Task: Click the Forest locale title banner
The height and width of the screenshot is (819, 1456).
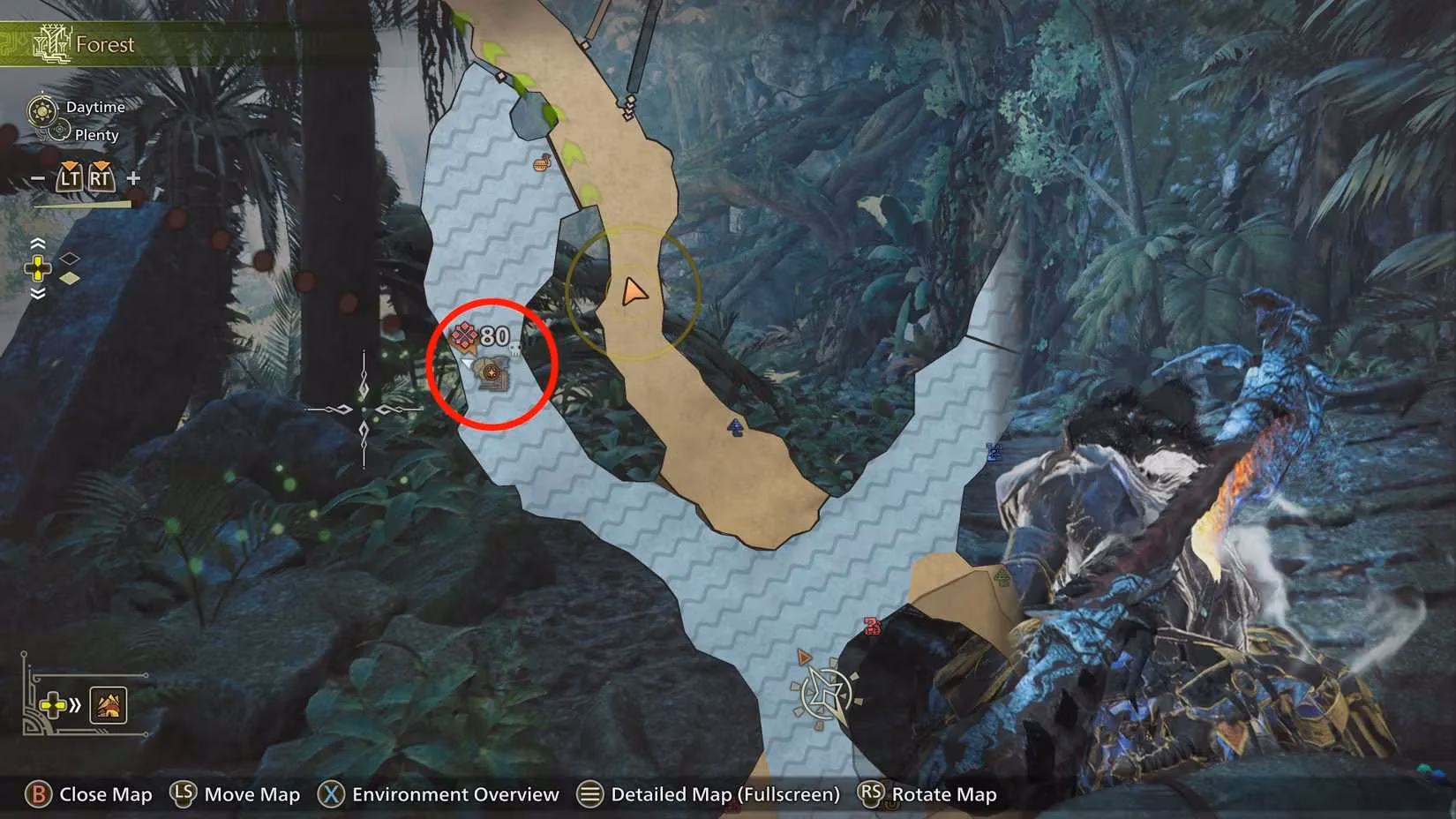Action: pyautogui.click(x=104, y=44)
